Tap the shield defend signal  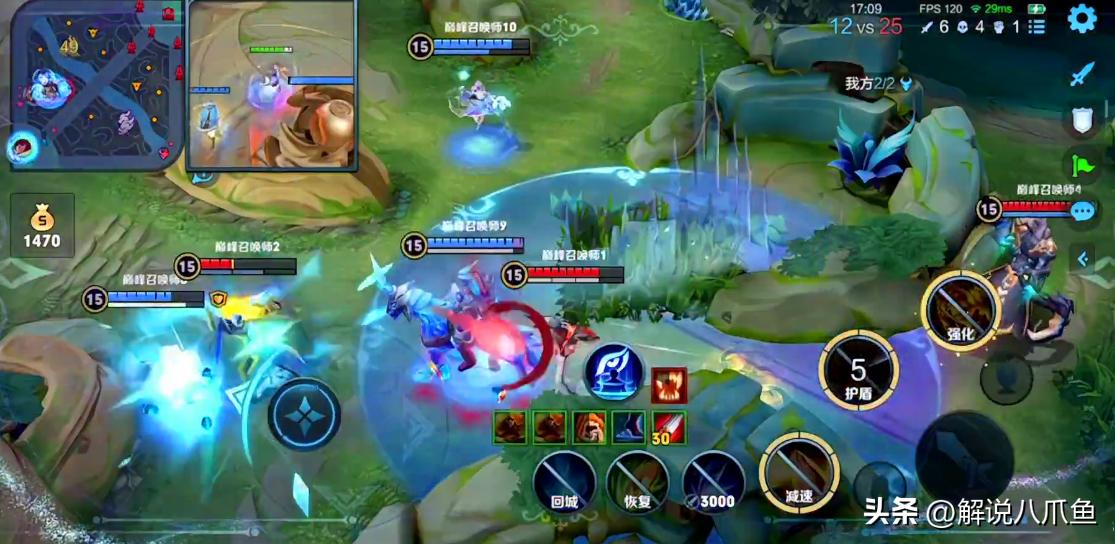pos(1082,120)
